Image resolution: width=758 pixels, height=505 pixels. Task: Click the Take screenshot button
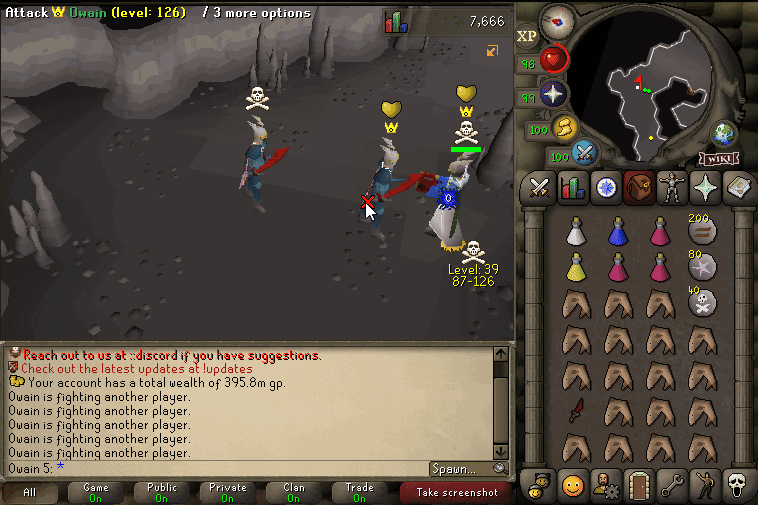point(455,492)
